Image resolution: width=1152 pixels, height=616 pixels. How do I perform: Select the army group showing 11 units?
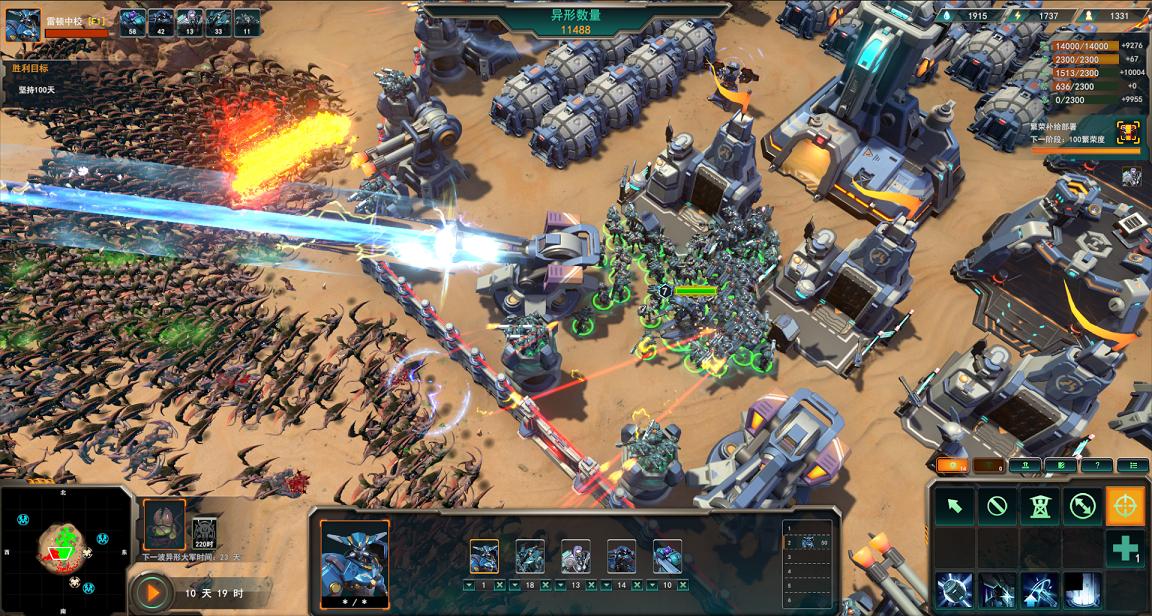(247, 21)
